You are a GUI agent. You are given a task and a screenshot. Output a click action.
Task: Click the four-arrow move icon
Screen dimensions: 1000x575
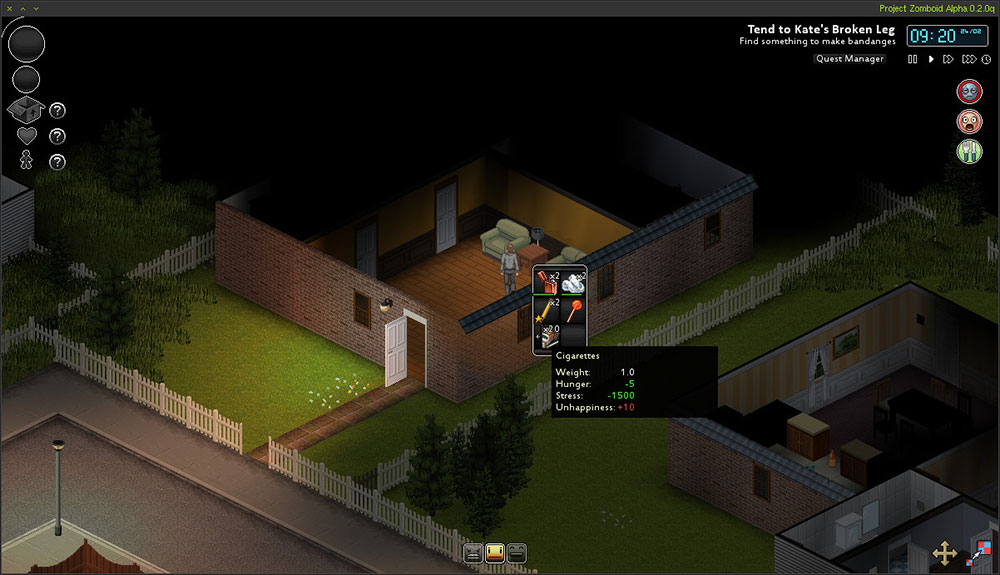pyautogui.click(x=944, y=552)
